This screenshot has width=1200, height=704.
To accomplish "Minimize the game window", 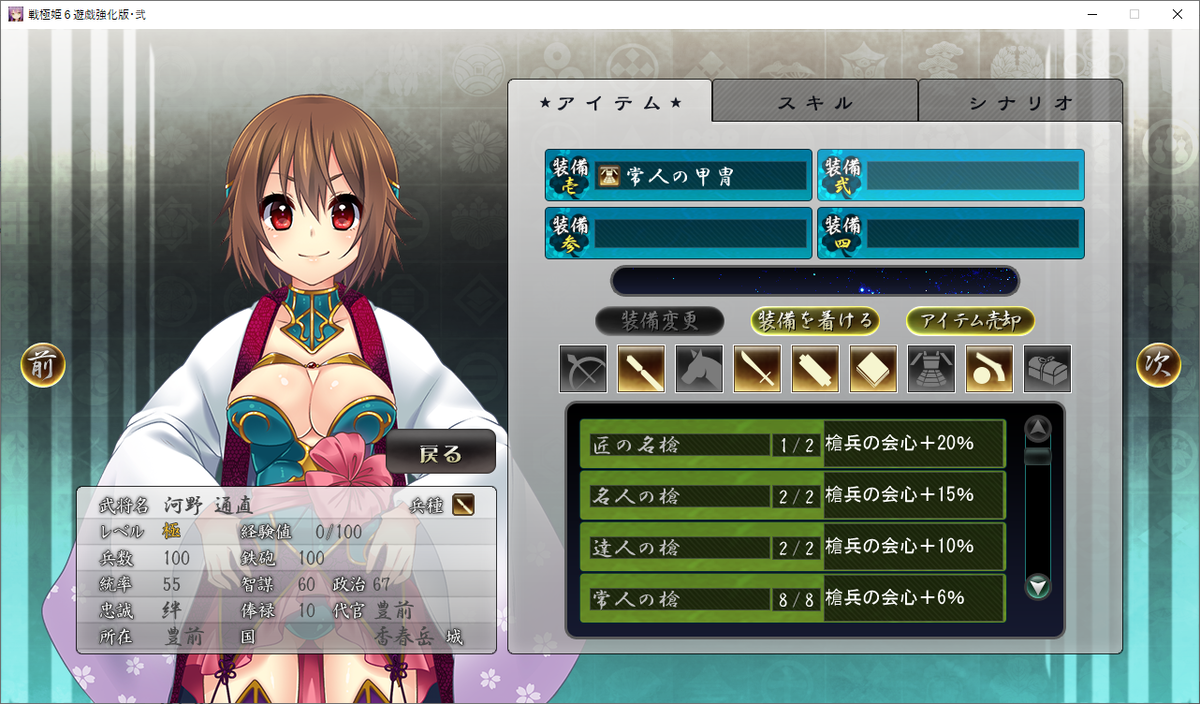I will (x=1088, y=14).
